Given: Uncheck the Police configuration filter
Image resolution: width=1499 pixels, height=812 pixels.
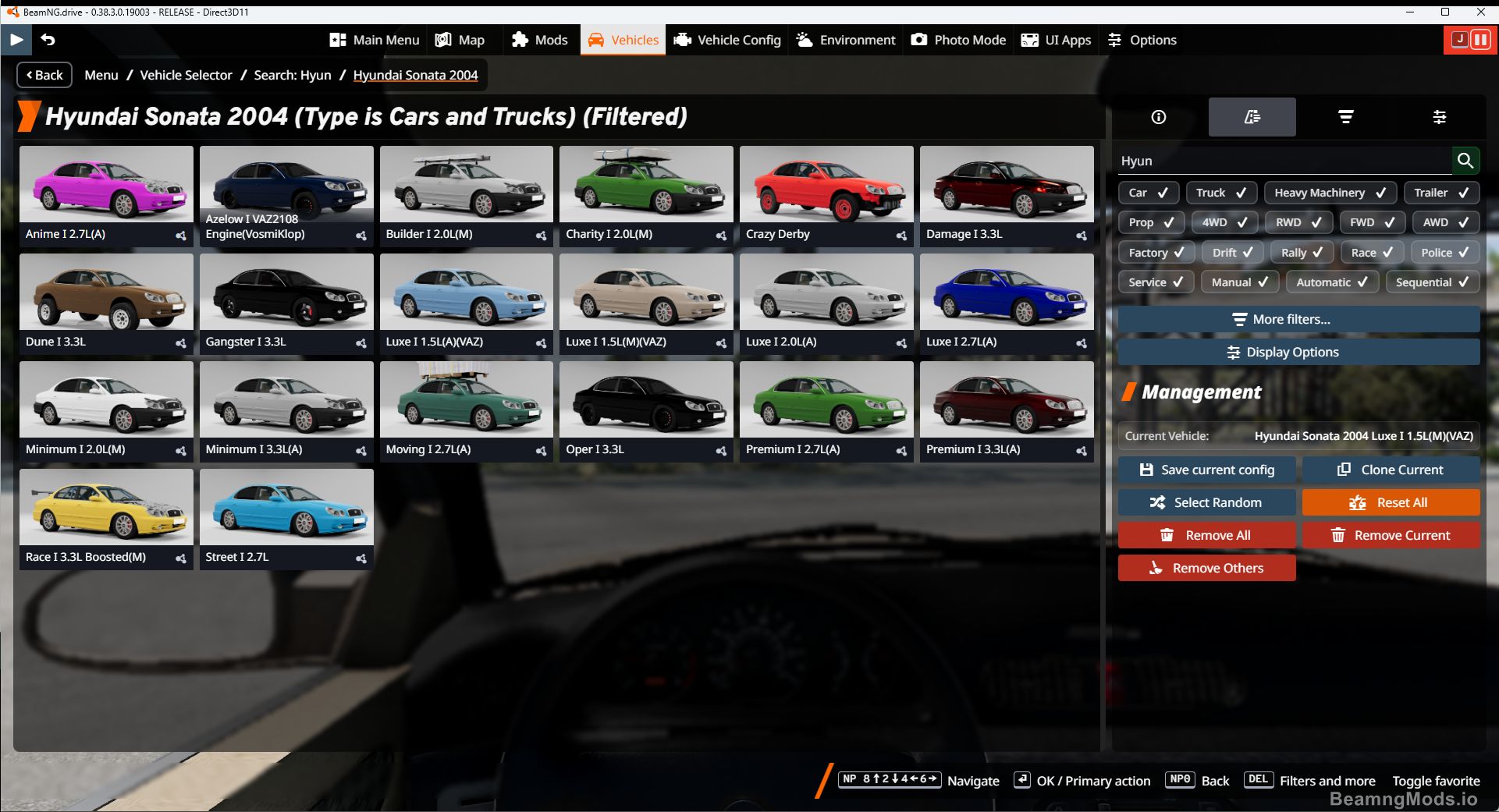Looking at the screenshot, I should click(1444, 252).
